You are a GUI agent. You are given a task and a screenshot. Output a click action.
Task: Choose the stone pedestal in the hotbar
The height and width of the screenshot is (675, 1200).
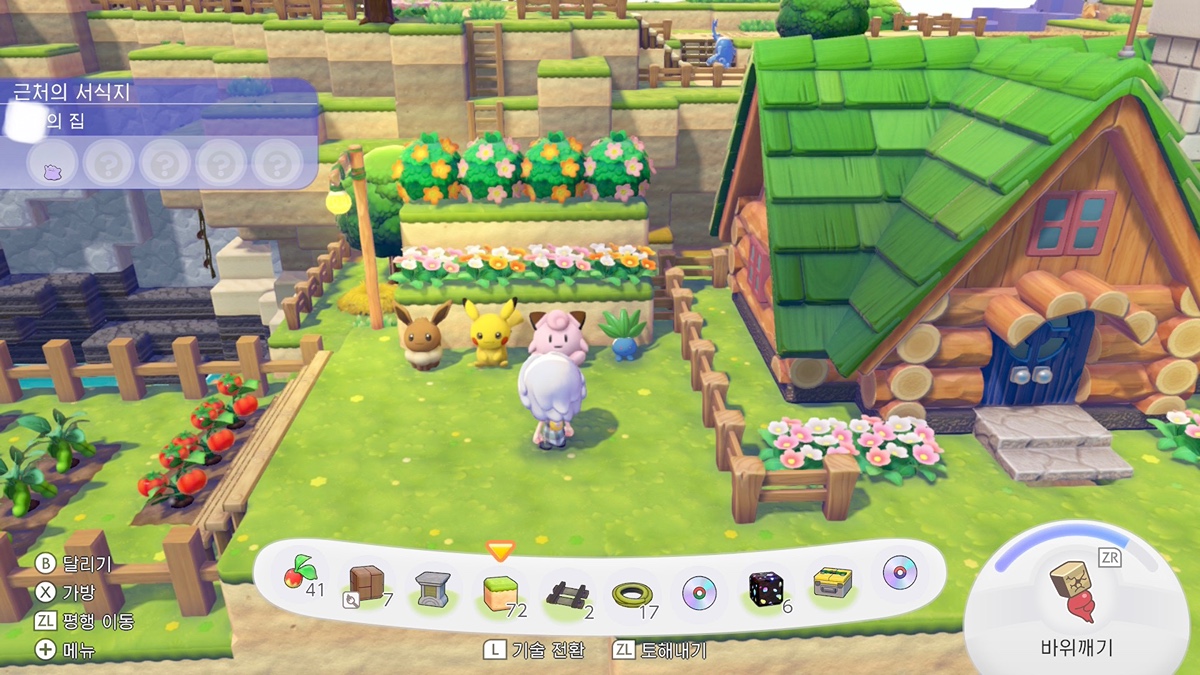[x=434, y=589]
